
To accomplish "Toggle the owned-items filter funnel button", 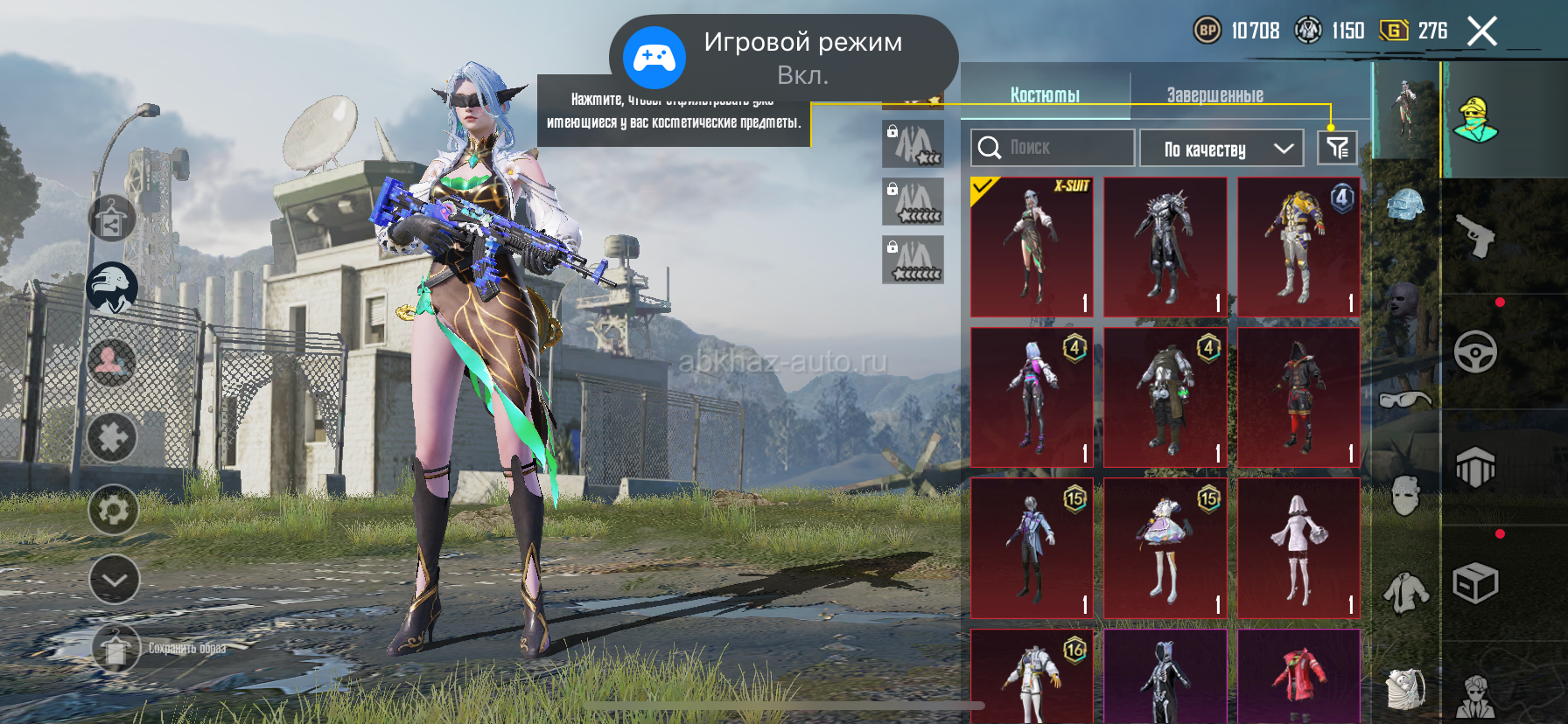I will pyautogui.click(x=1337, y=148).
